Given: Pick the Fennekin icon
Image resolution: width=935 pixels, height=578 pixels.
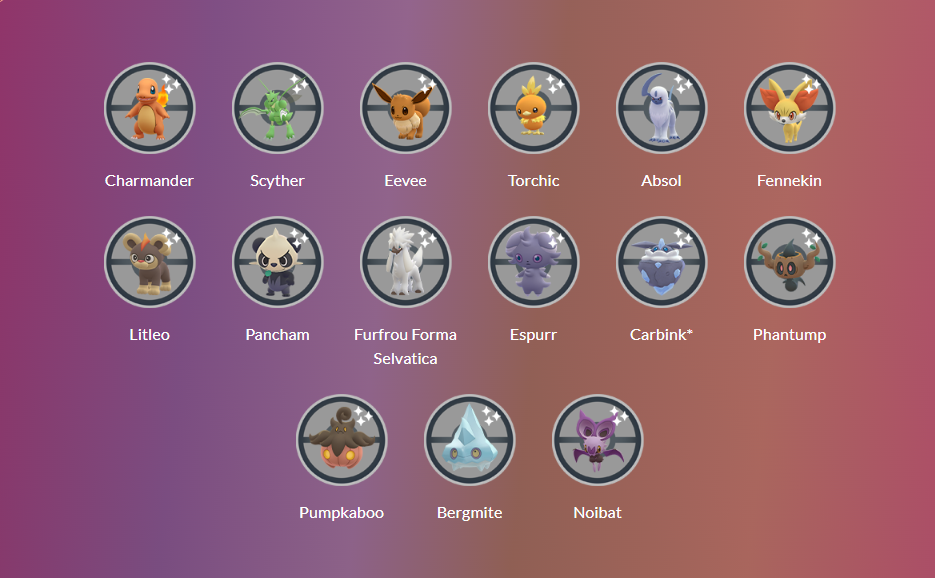Looking at the screenshot, I should pyautogui.click(x=789, y=108).
